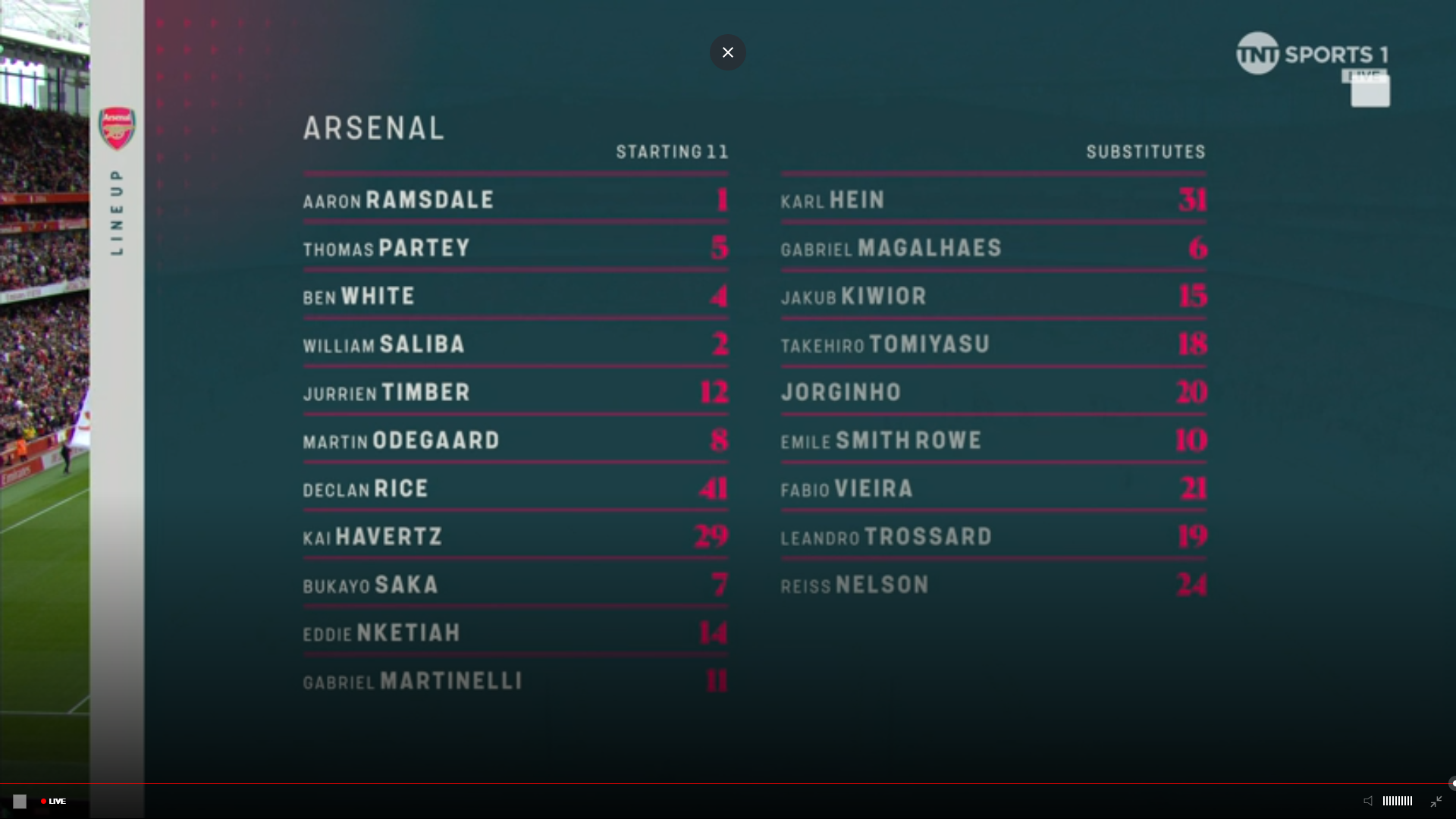This screenshot has width=1456, height=819.
Task: Close the overlay with the X button
Action: 728,52
